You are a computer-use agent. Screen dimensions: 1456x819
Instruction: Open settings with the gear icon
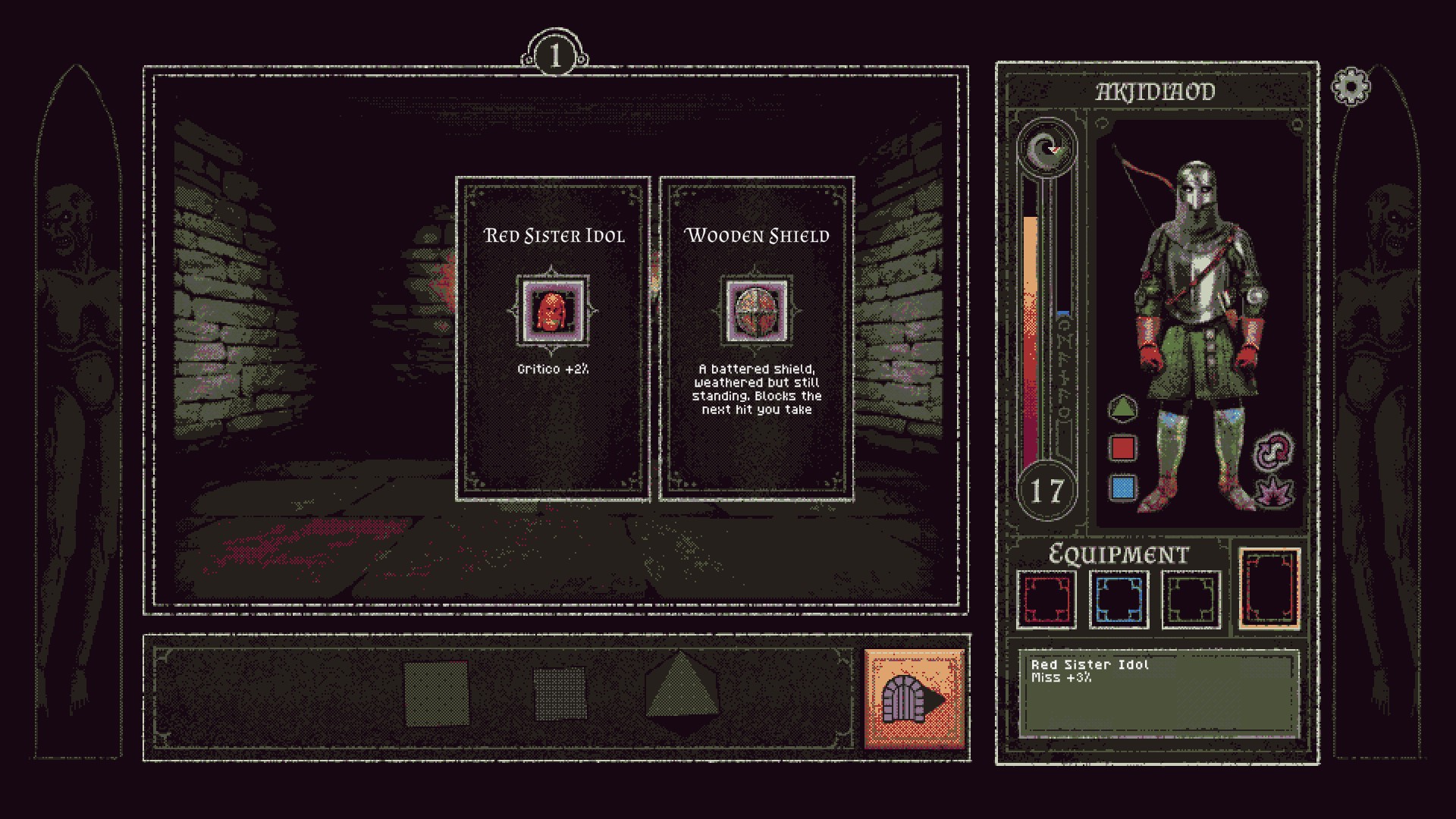click(1351, 87)
